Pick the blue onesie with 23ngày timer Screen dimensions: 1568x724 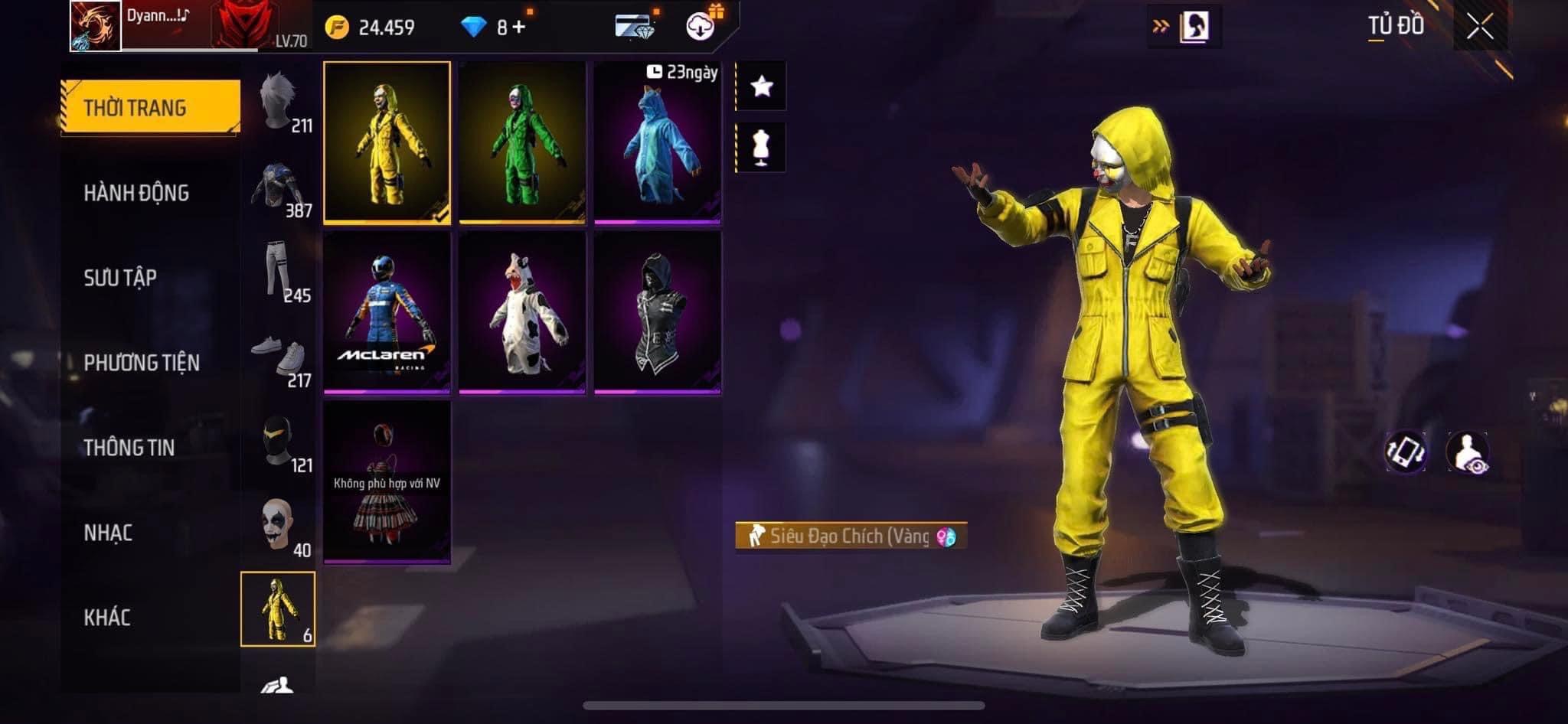tap(658, 143)
